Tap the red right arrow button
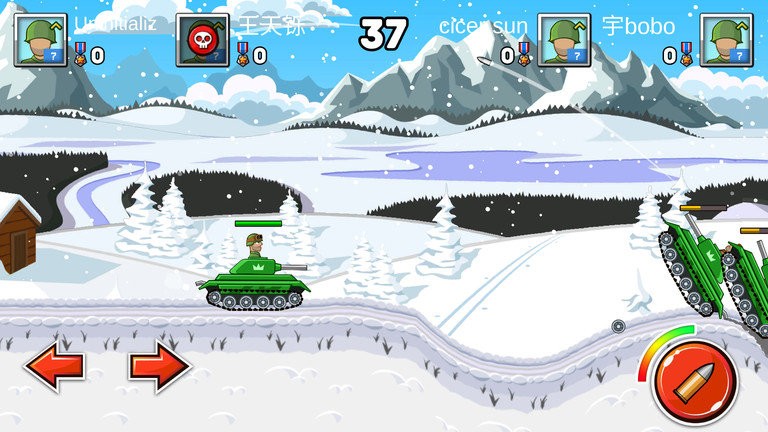768x432 pixels. point(159,367)
